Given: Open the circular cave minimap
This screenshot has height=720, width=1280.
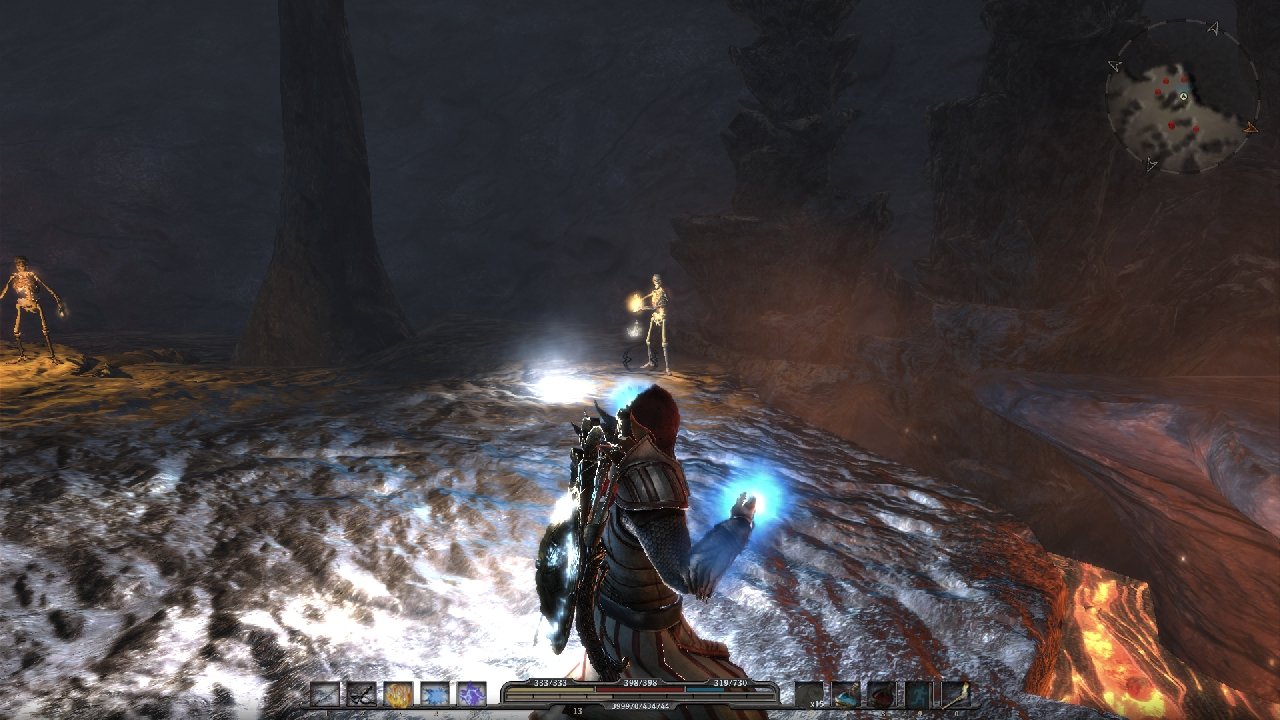Looking at the screenshot, I should [x=1181, y=97].
